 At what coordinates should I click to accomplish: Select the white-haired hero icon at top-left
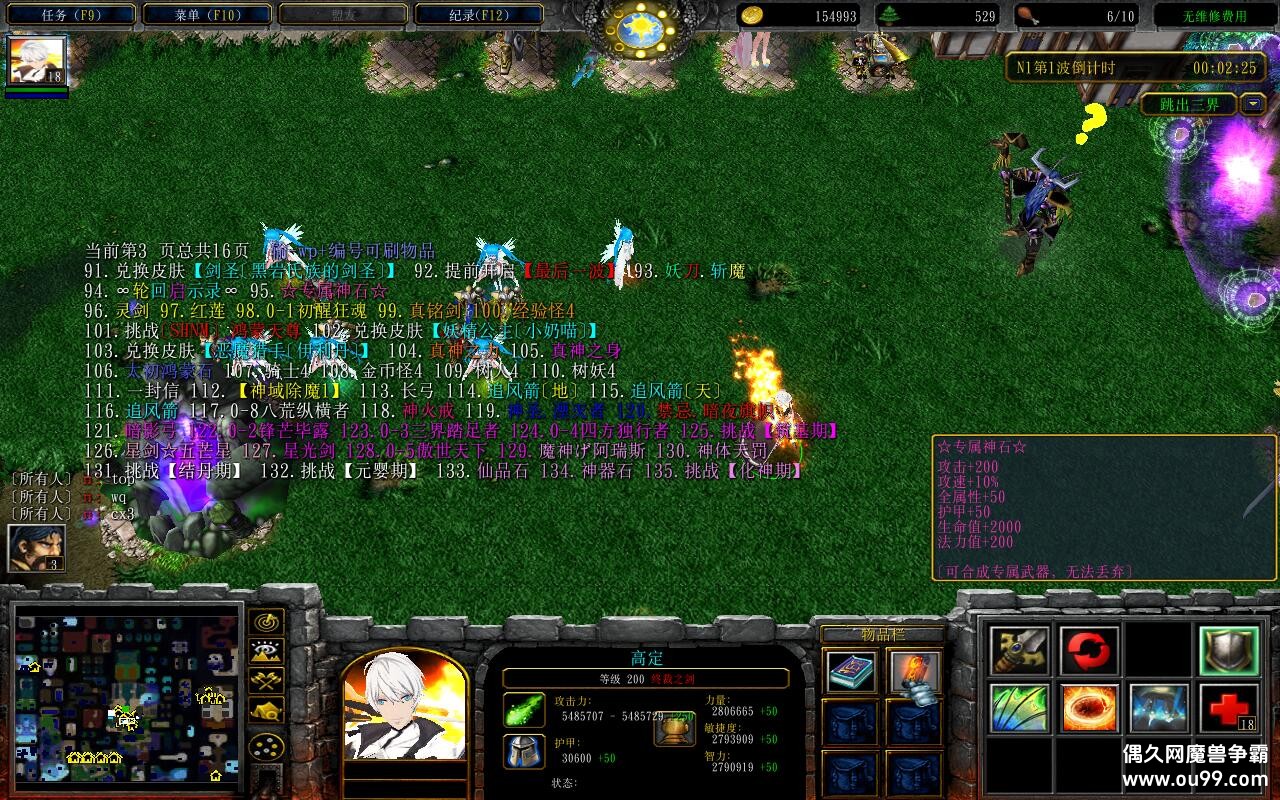click(38, 61)
